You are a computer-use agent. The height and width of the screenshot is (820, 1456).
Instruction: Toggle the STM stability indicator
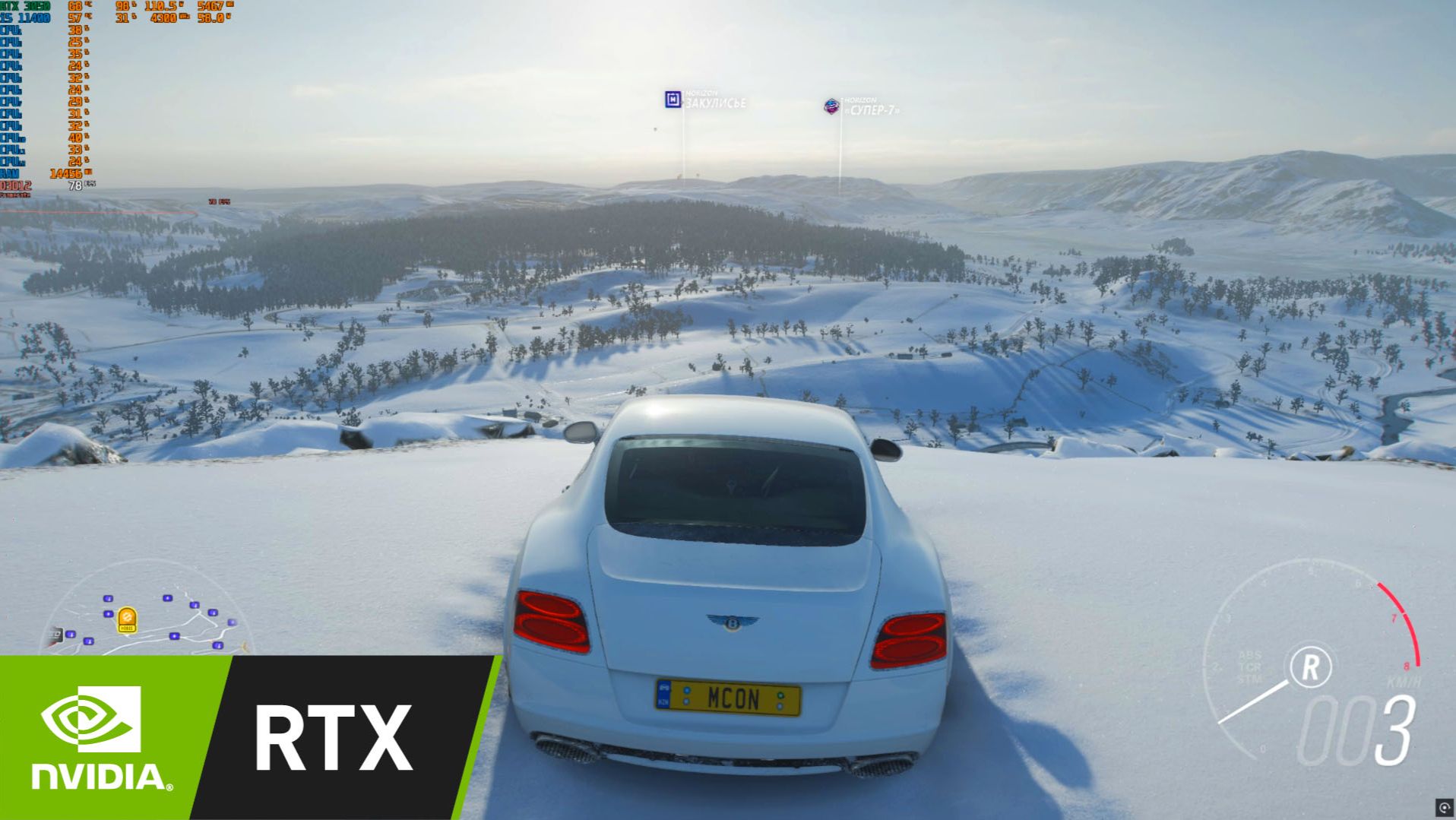[1249, 679]
